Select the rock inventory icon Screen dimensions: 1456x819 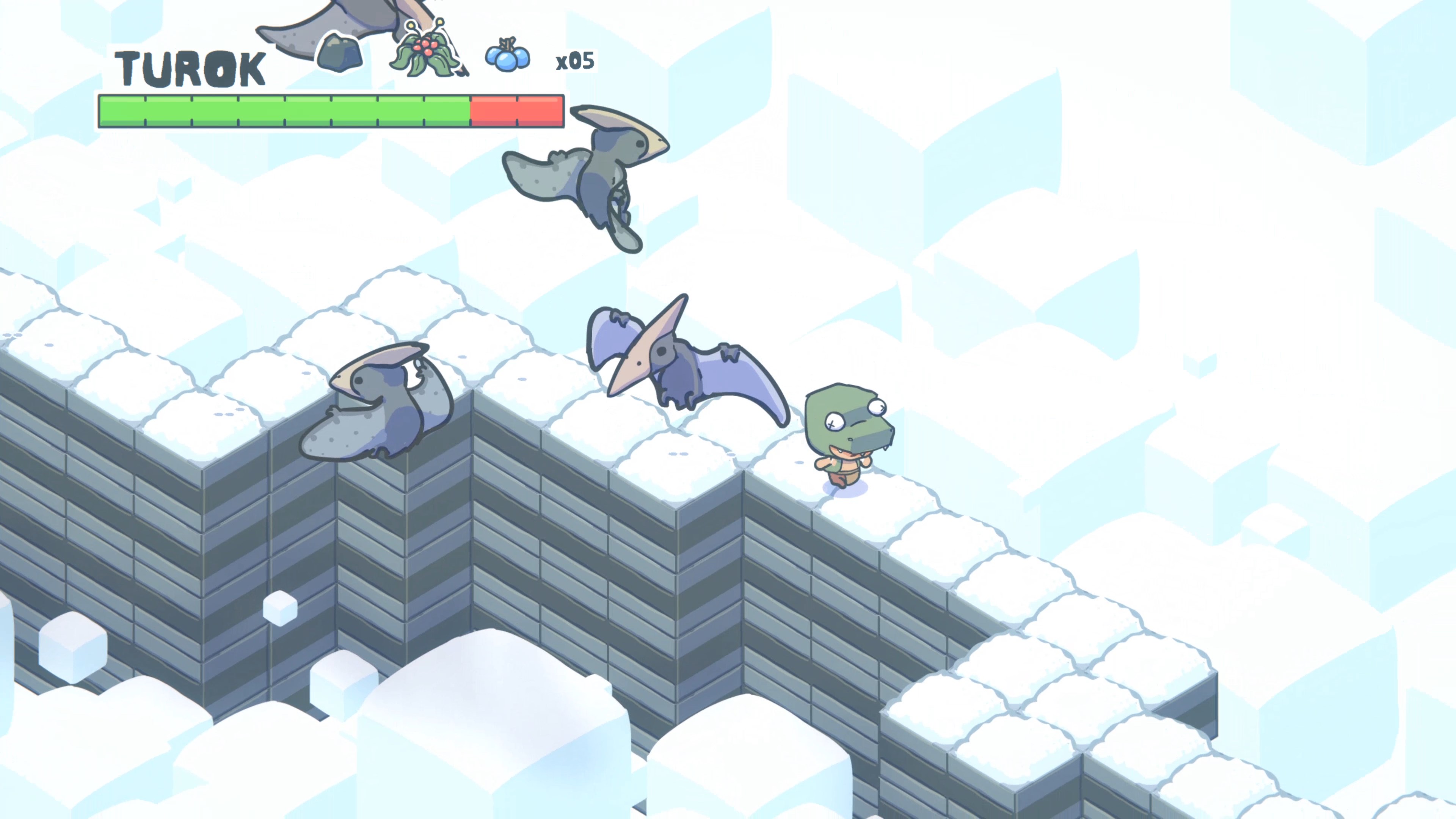pos(340,54)
